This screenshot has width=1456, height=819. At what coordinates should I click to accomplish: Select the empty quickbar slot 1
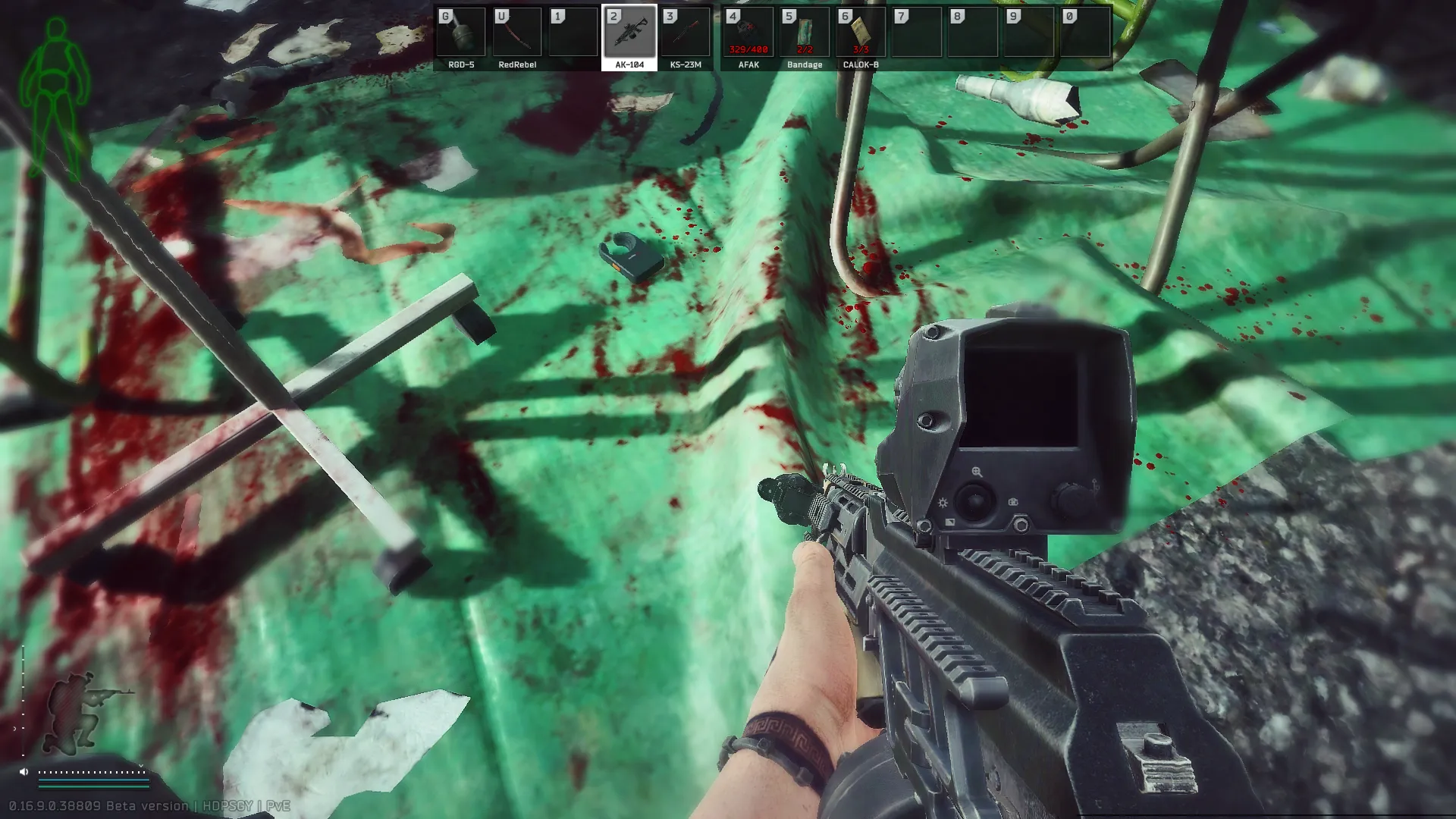tap(573, 32)
